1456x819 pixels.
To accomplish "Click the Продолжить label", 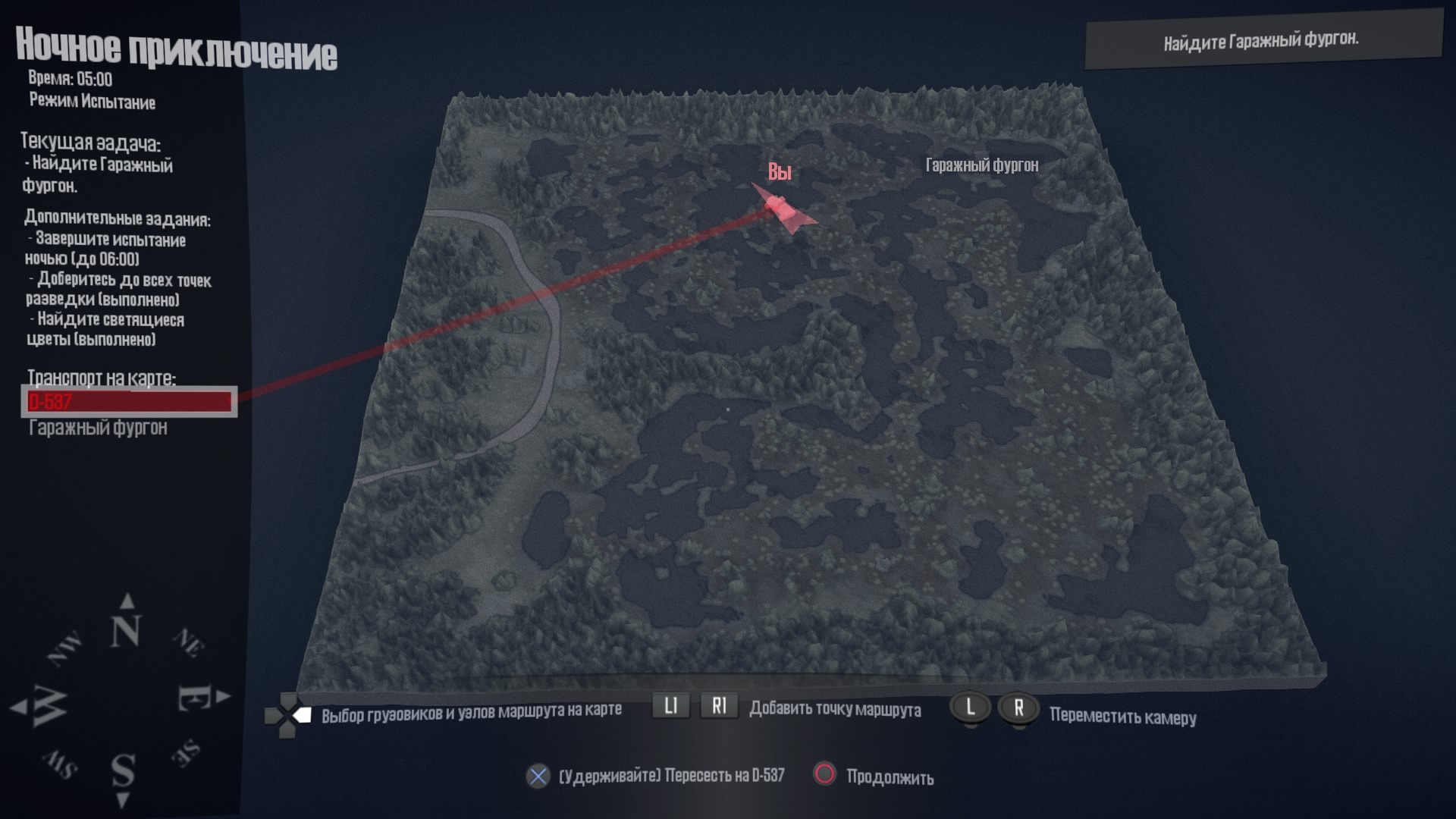I will [892, 777].
